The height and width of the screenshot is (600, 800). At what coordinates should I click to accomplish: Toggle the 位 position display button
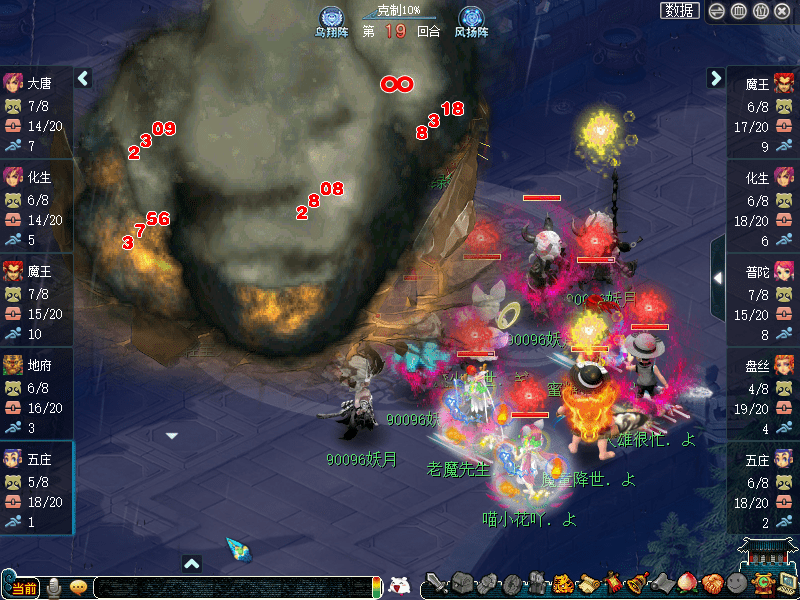point(761,11)
